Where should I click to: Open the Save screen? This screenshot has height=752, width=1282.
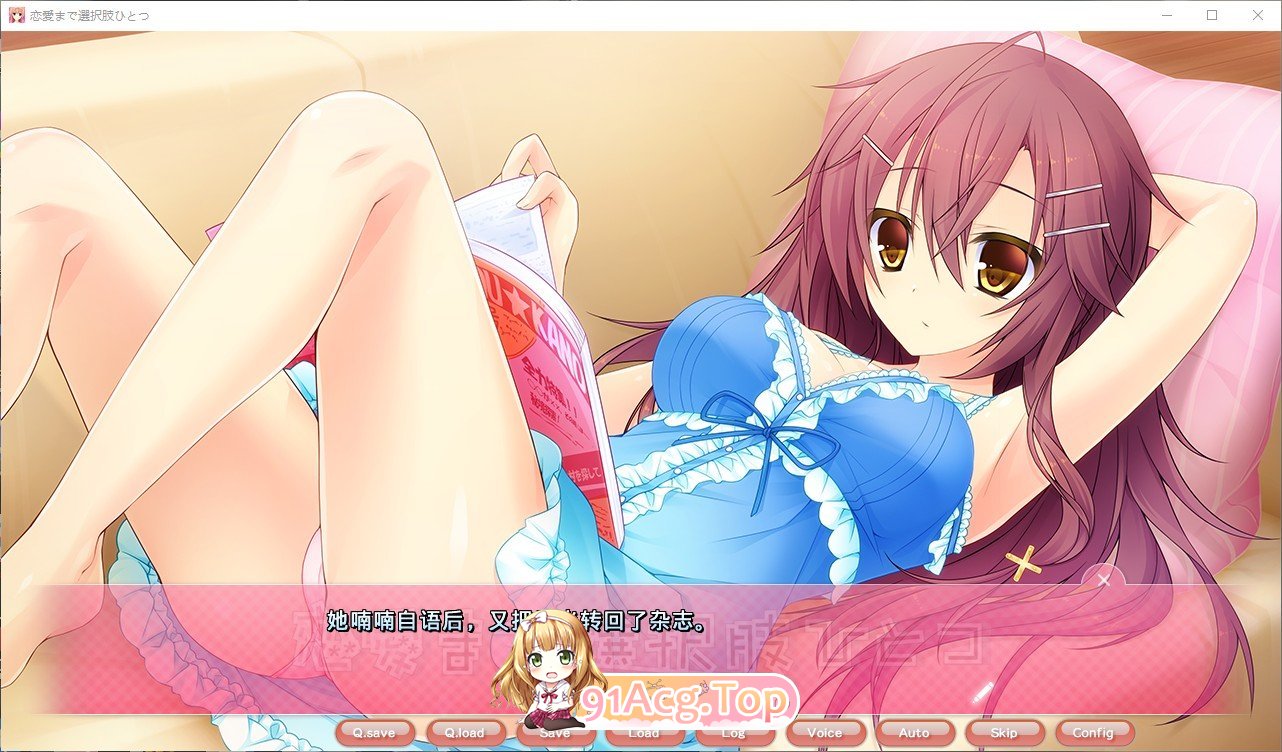(555, 732)
